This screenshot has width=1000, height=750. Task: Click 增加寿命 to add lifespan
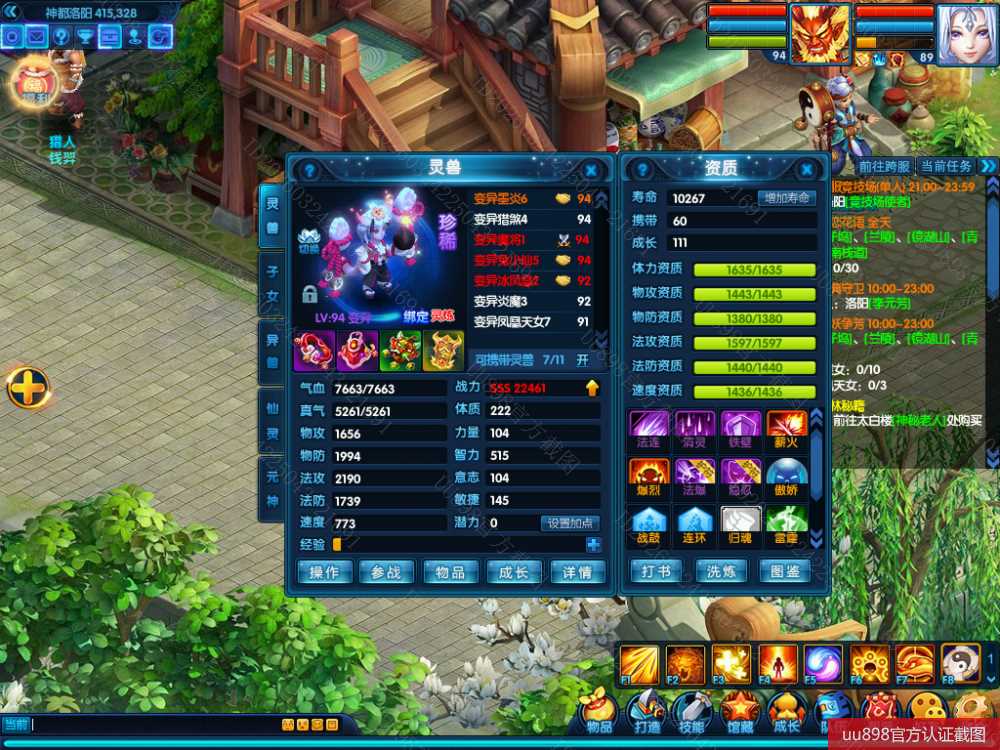pyautogui.click(x=786, y=198)
